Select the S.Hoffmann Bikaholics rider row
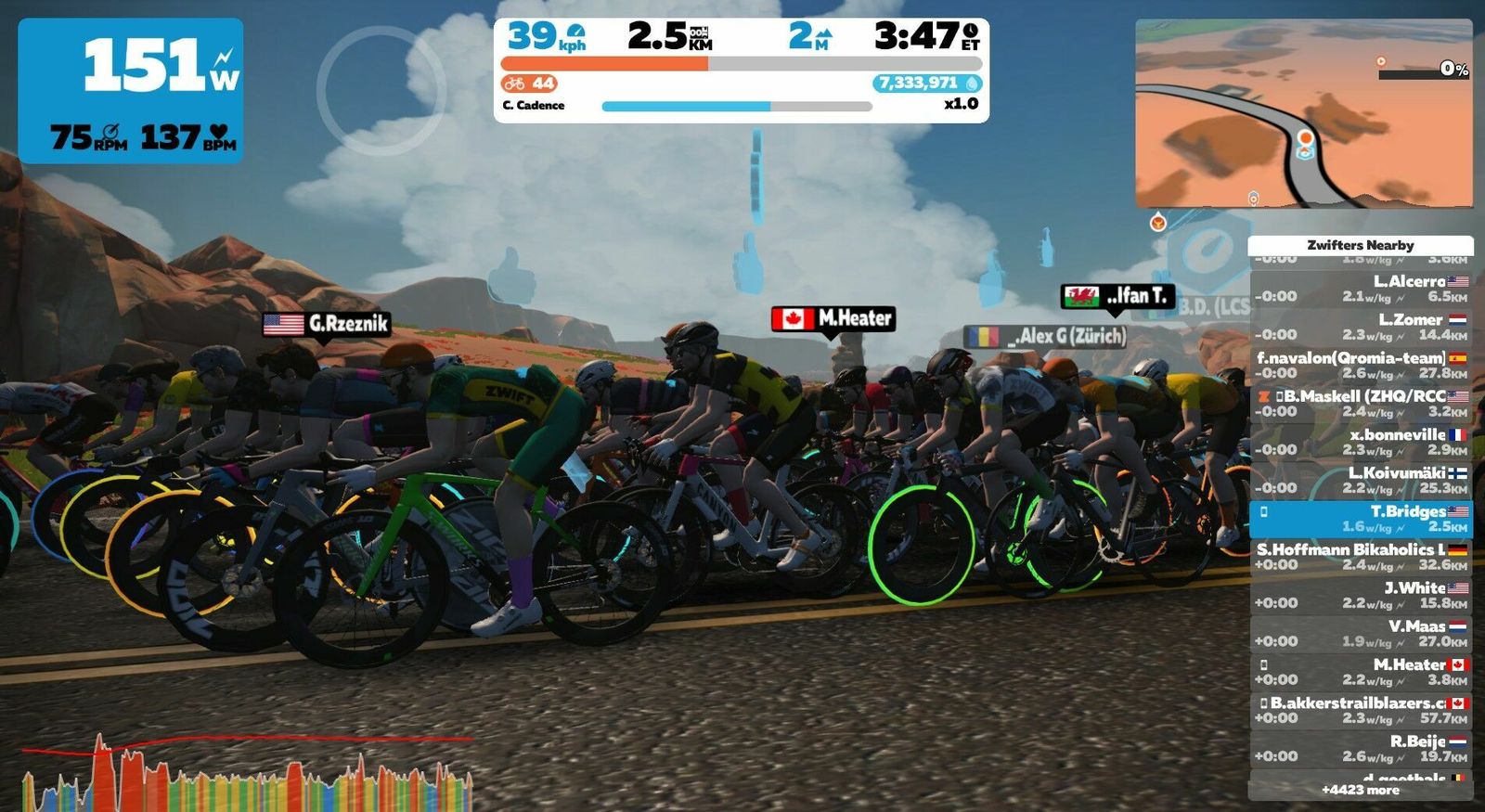Viewport: 1485px width, 812px height. tap(1361, 557)
